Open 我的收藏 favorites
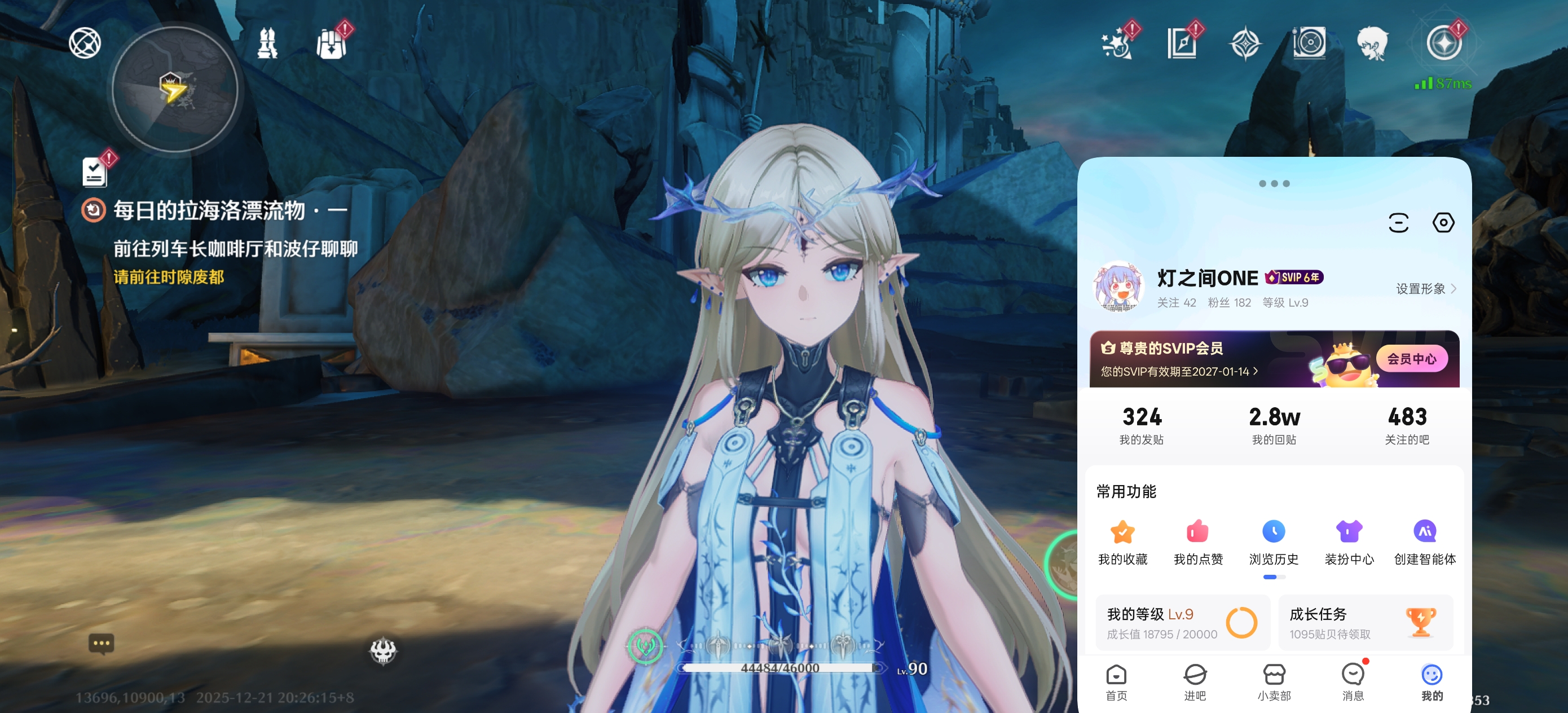Viewport: 1568px width, 713px height. click(x=1122, y=542)
